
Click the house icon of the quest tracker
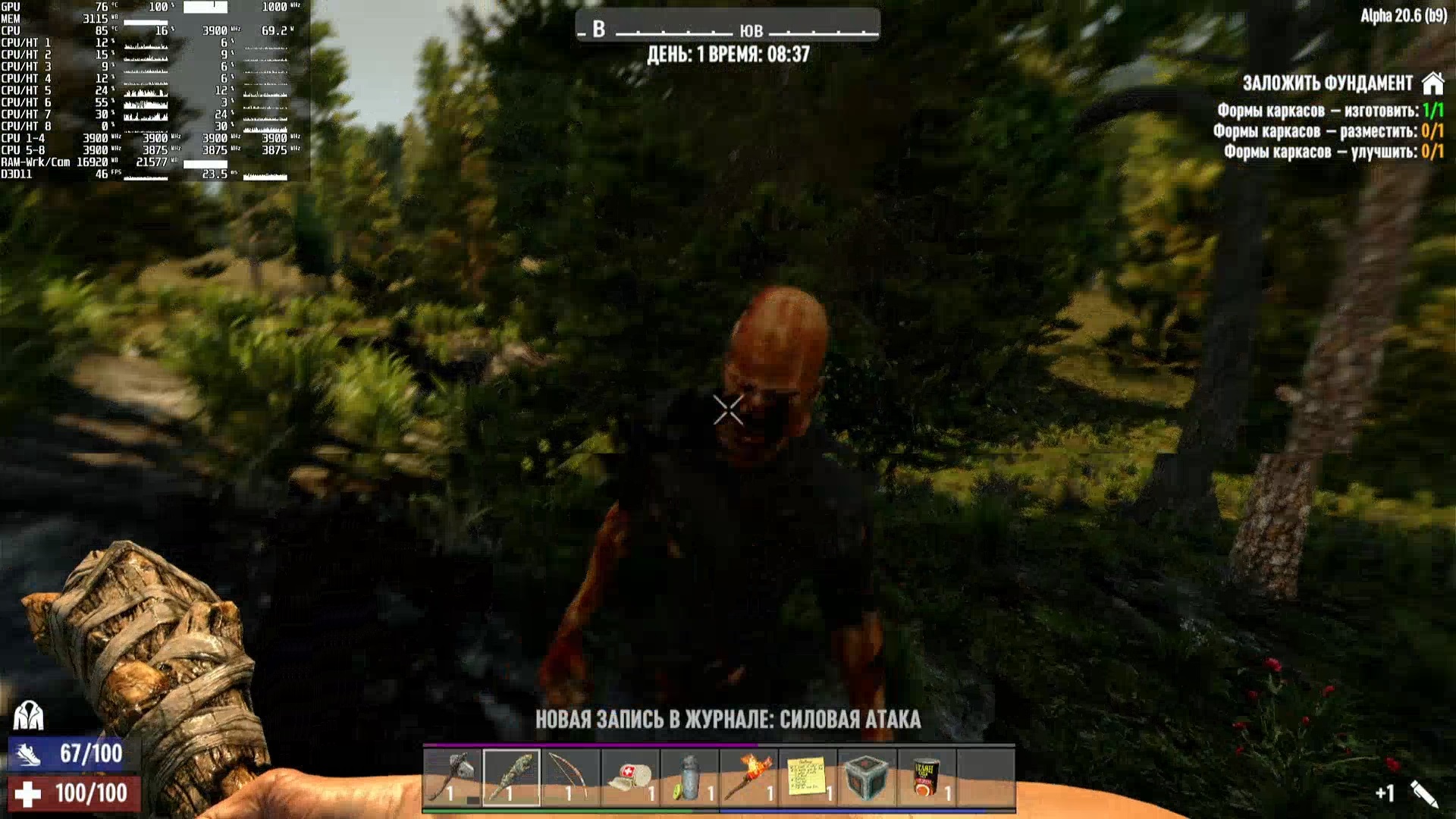coord(1432,83)
